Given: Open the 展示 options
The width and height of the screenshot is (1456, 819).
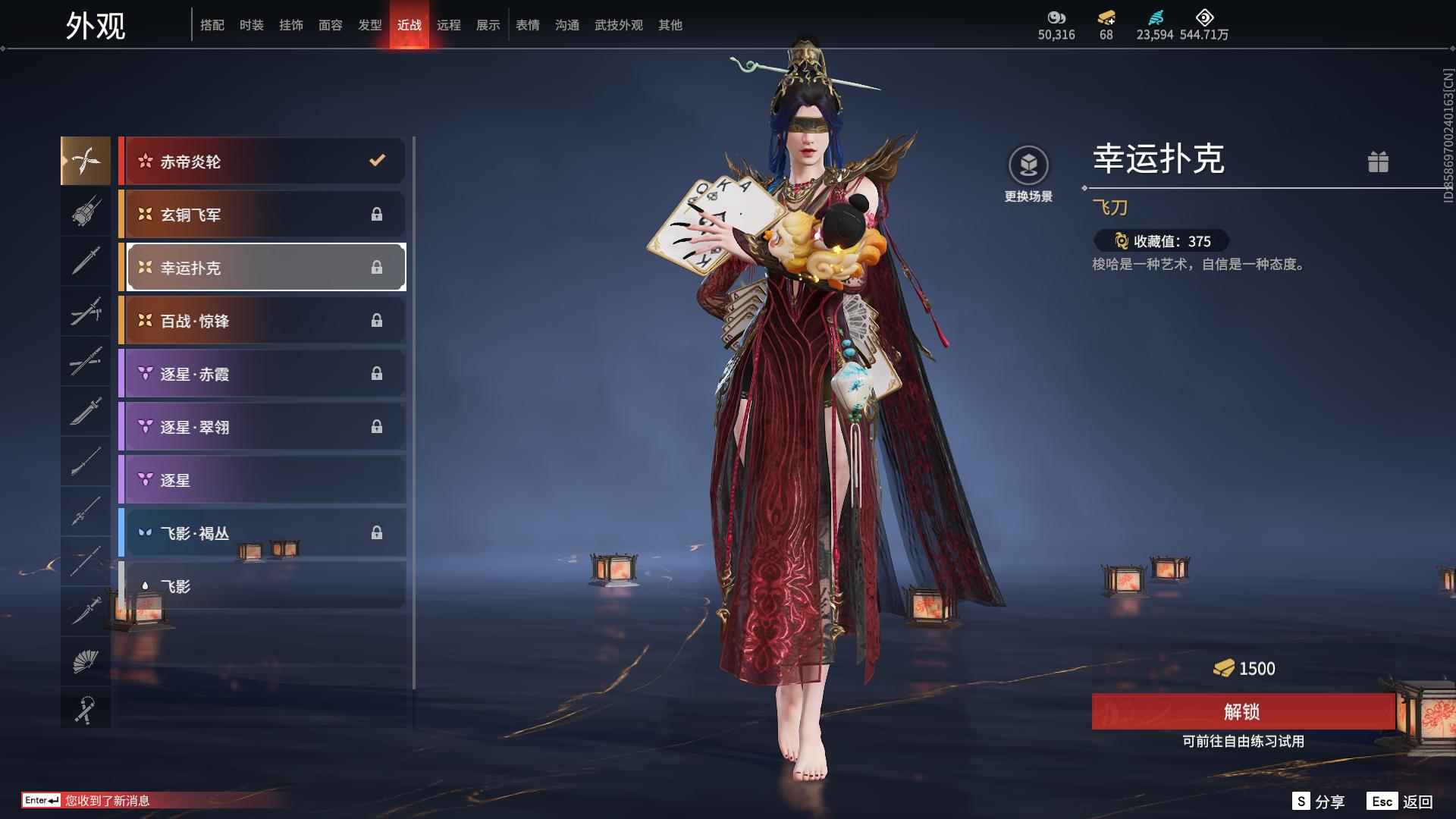Looking at the screenshot, I should pos(488,24).
